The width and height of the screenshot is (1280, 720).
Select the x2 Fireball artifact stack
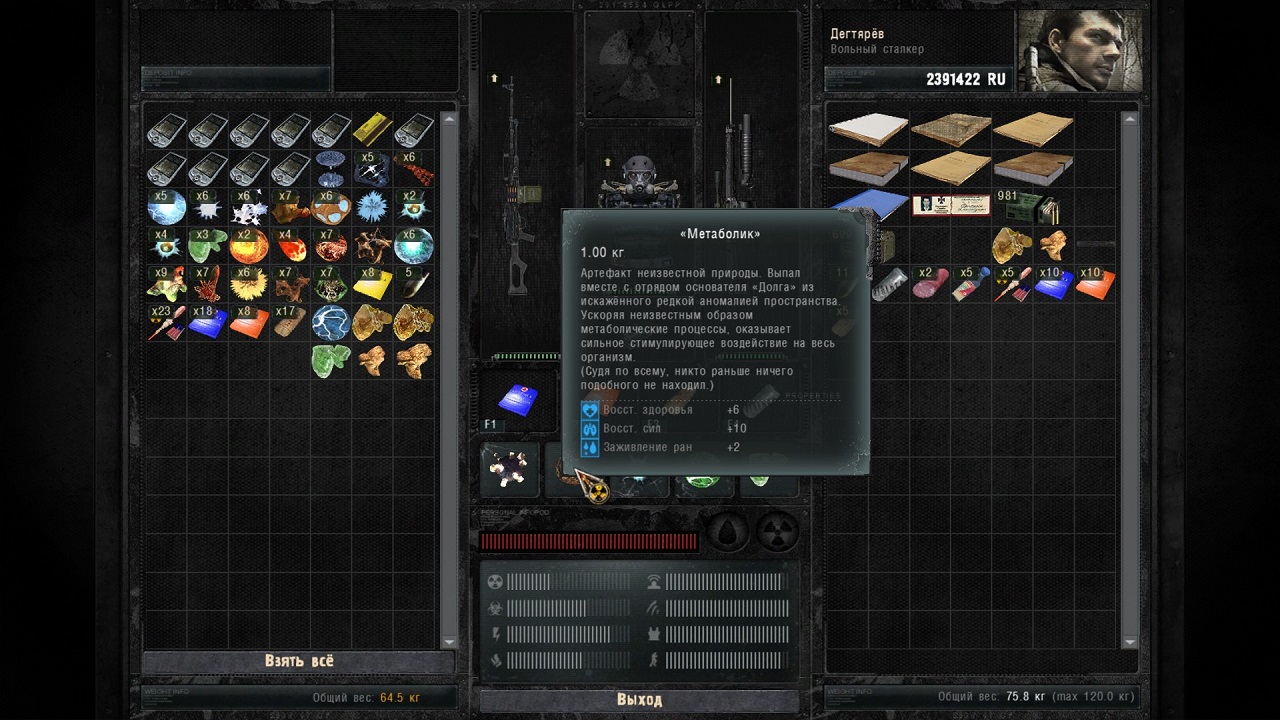pos(249,245)
